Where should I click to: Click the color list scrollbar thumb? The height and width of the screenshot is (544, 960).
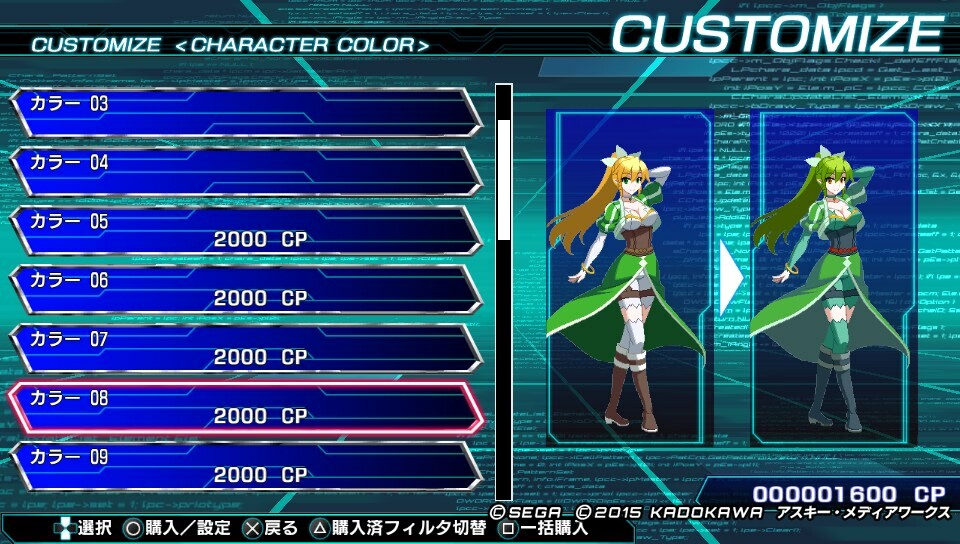(504, 180)
